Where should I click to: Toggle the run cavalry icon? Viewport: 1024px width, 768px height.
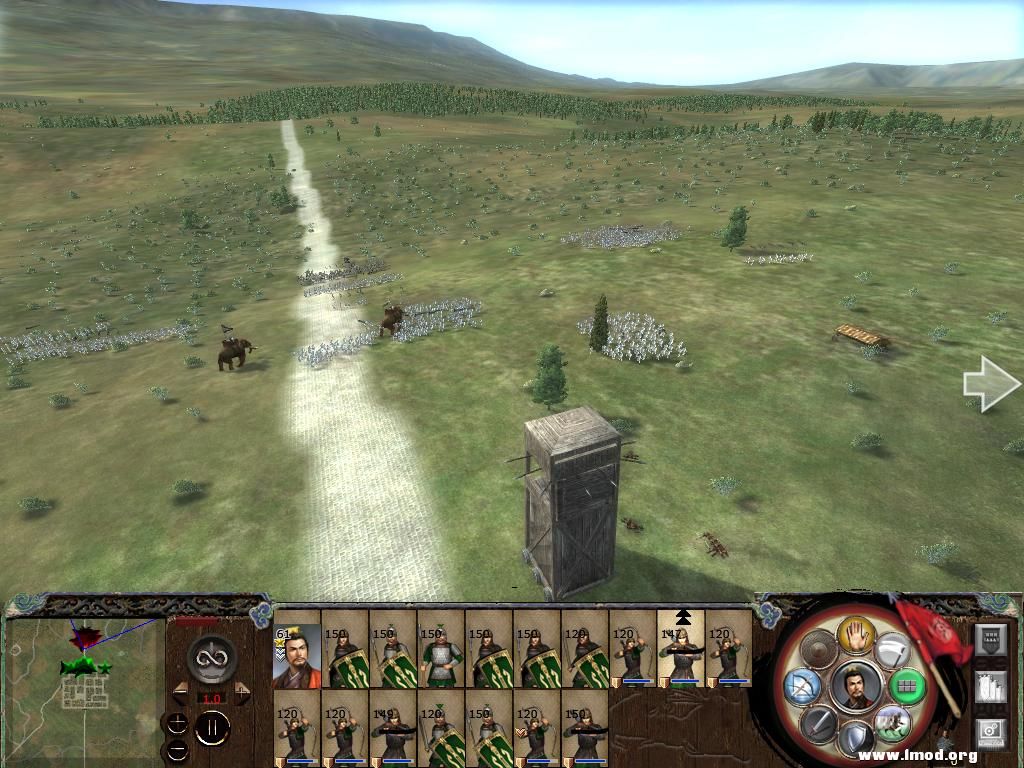point(893,722)
